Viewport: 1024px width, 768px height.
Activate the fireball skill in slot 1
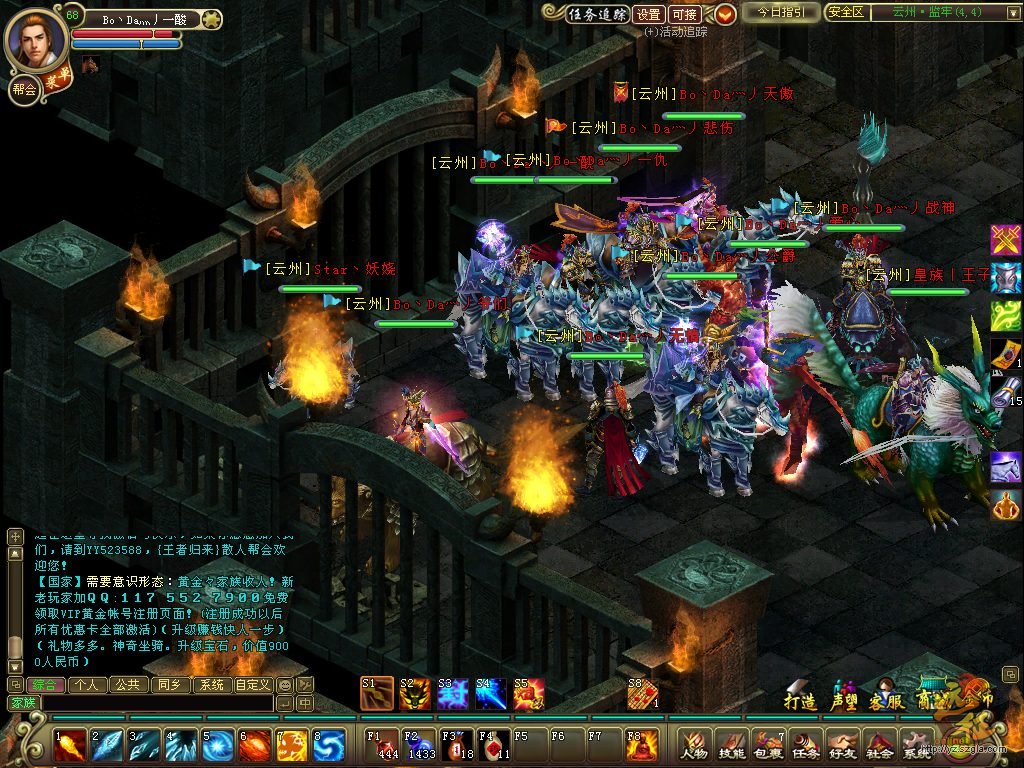click(70, 746)
